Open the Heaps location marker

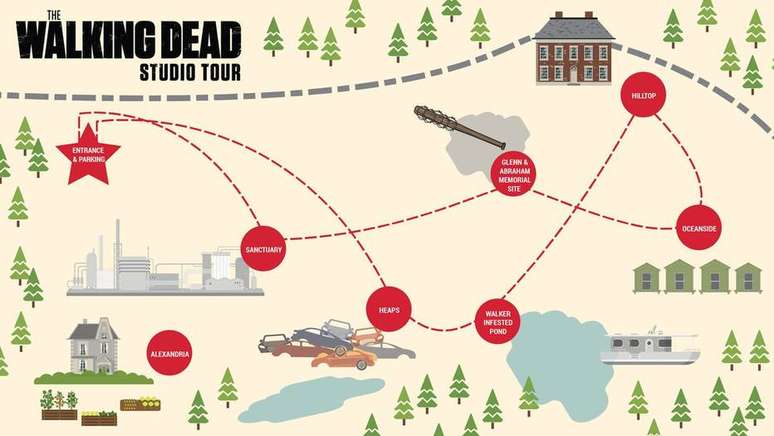tap(389, 310)
